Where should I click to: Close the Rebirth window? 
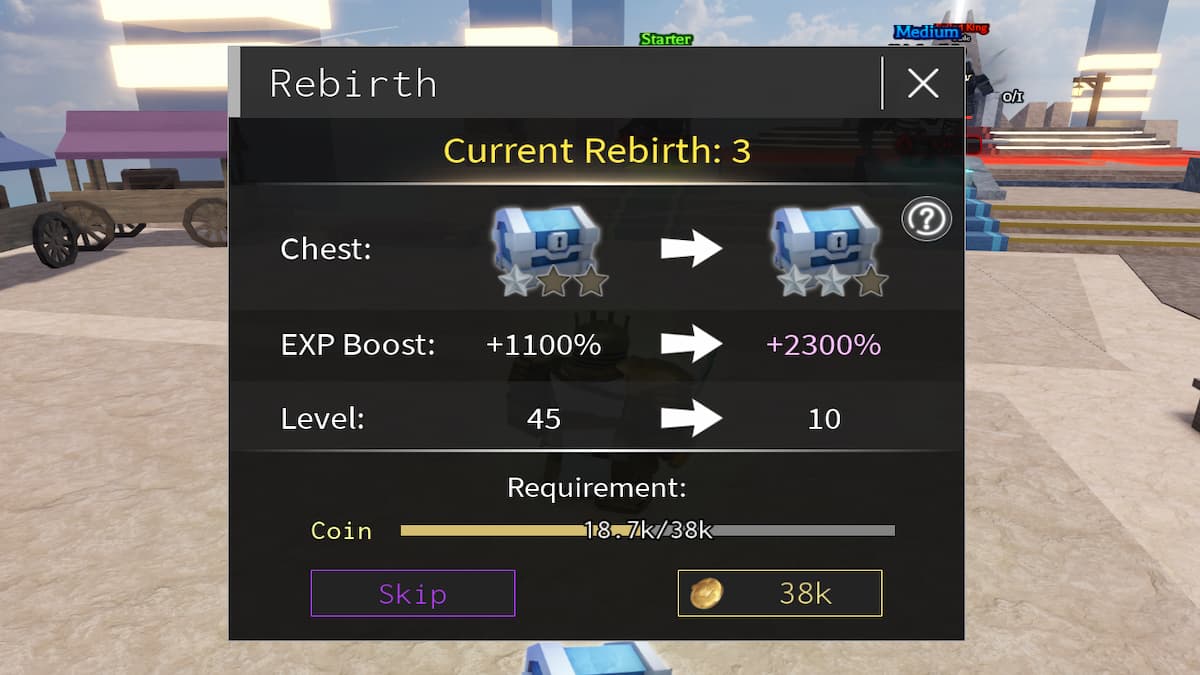click(922, 84)
